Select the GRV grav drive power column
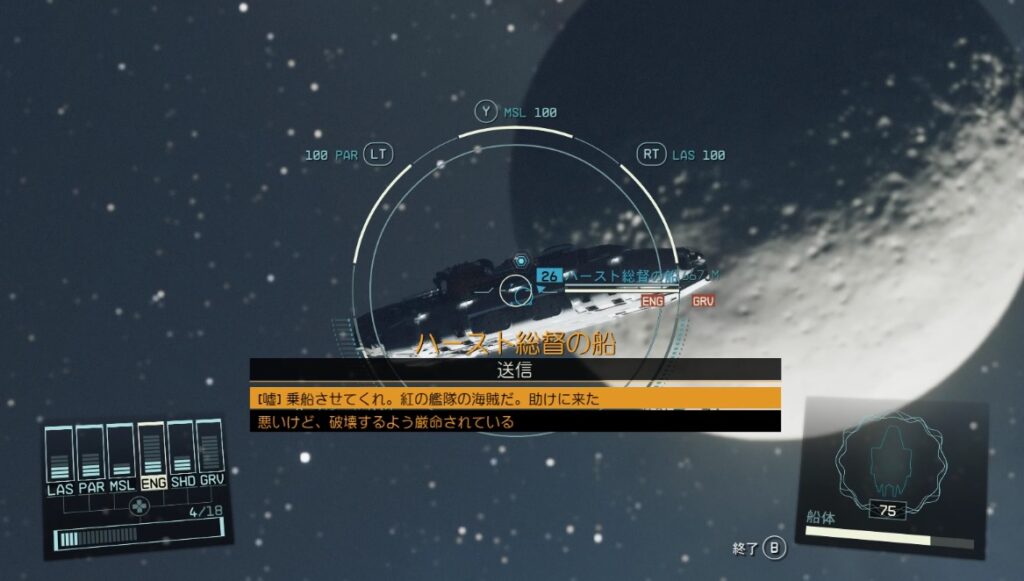Screen dimensions: 1024x581 [x=211, y=451]
